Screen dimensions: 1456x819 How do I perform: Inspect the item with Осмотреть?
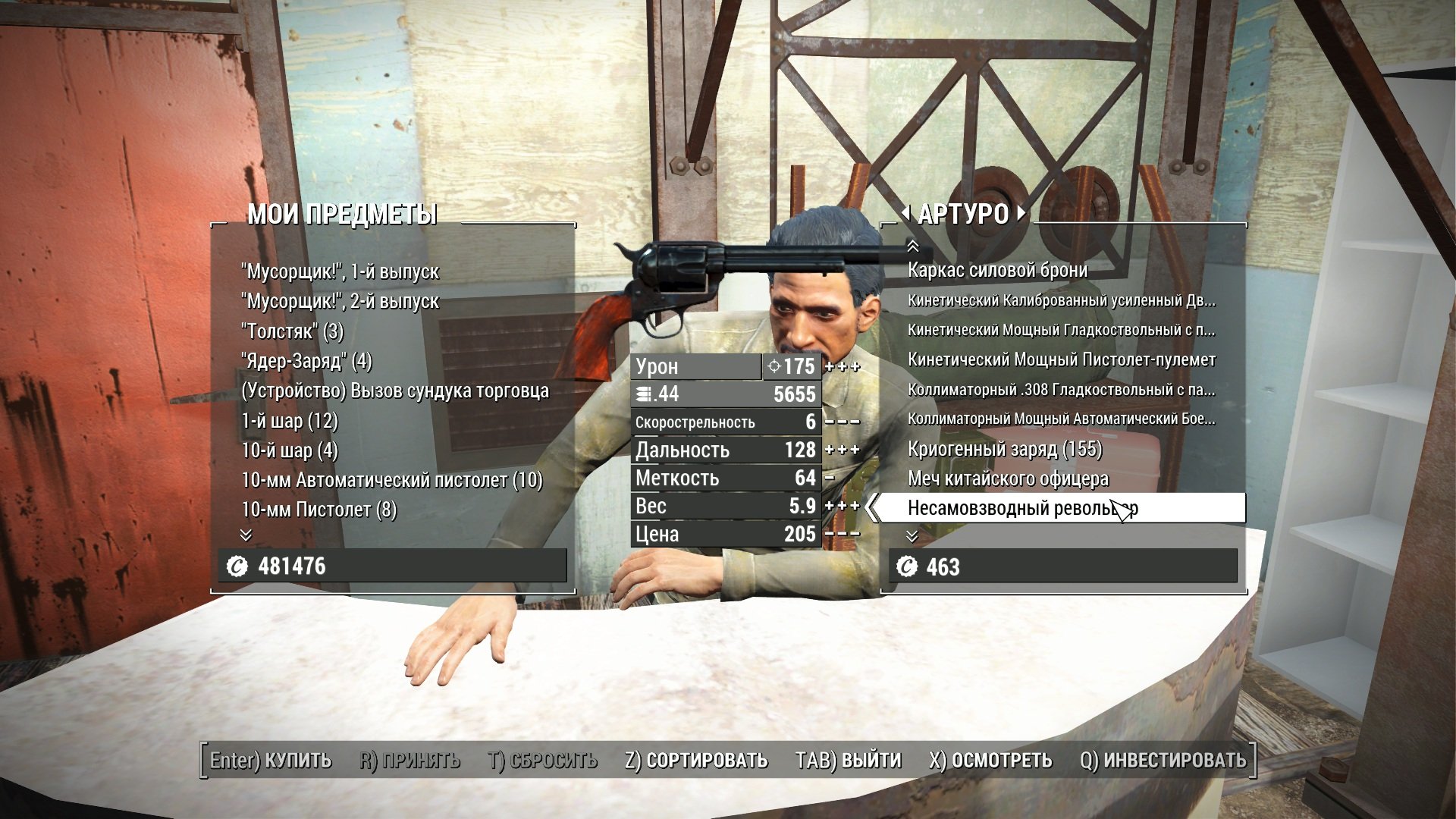[x=990, y=760]
